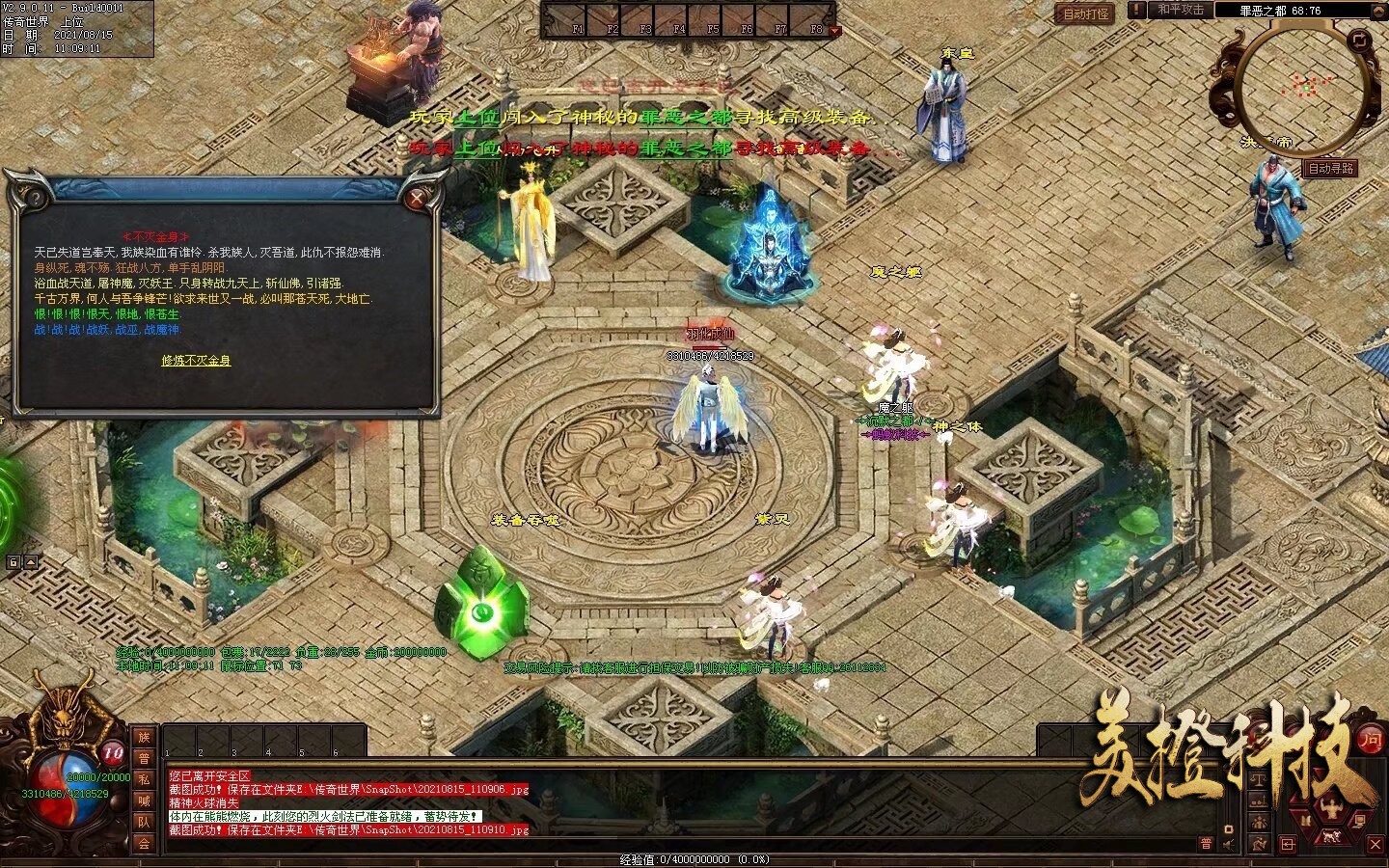1389x868 pixels.
Task: Select the 普 chat channel tab
Action: click(x=144, y=759)
